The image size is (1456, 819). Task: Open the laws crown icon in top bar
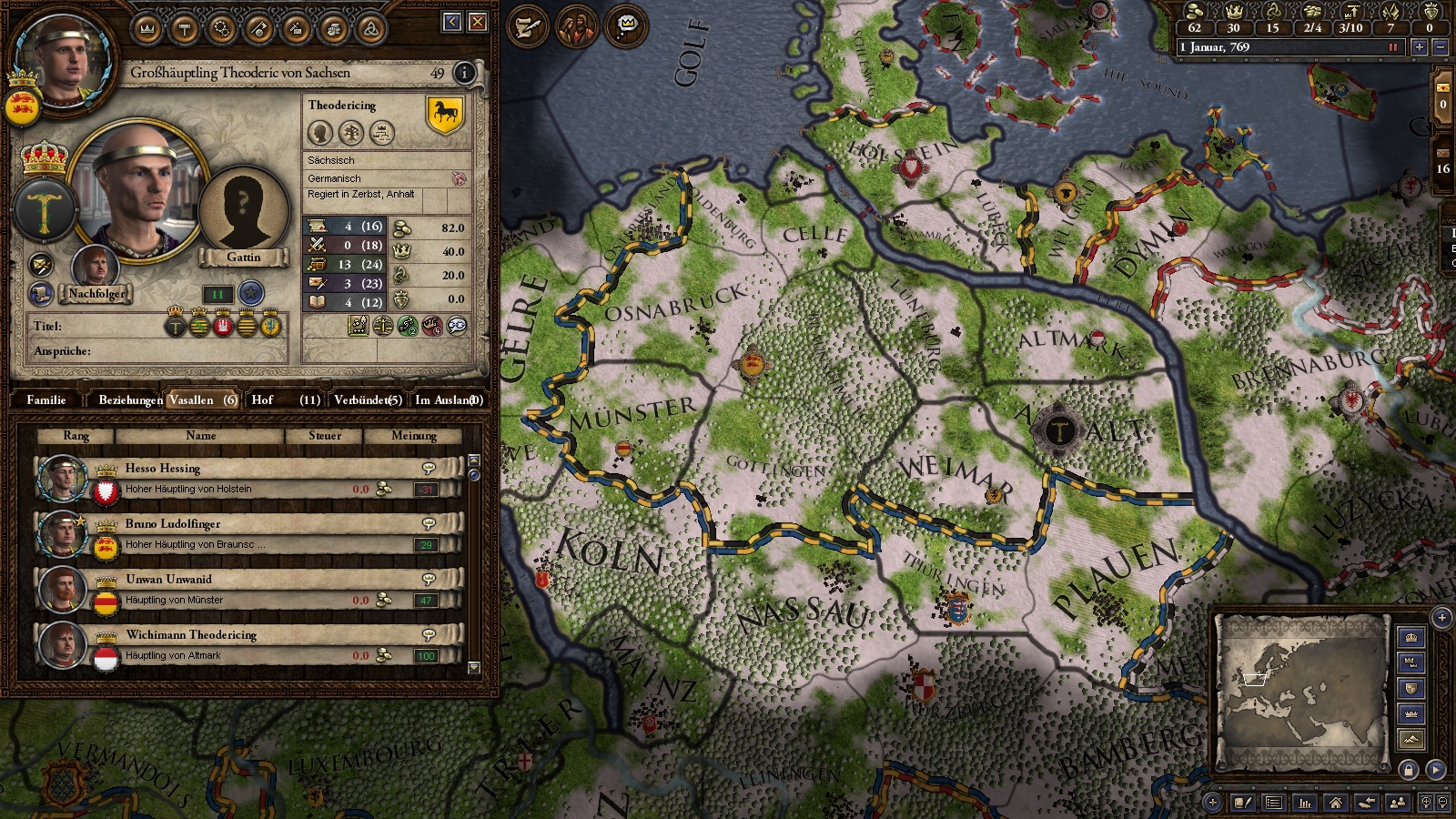point(147,30)
